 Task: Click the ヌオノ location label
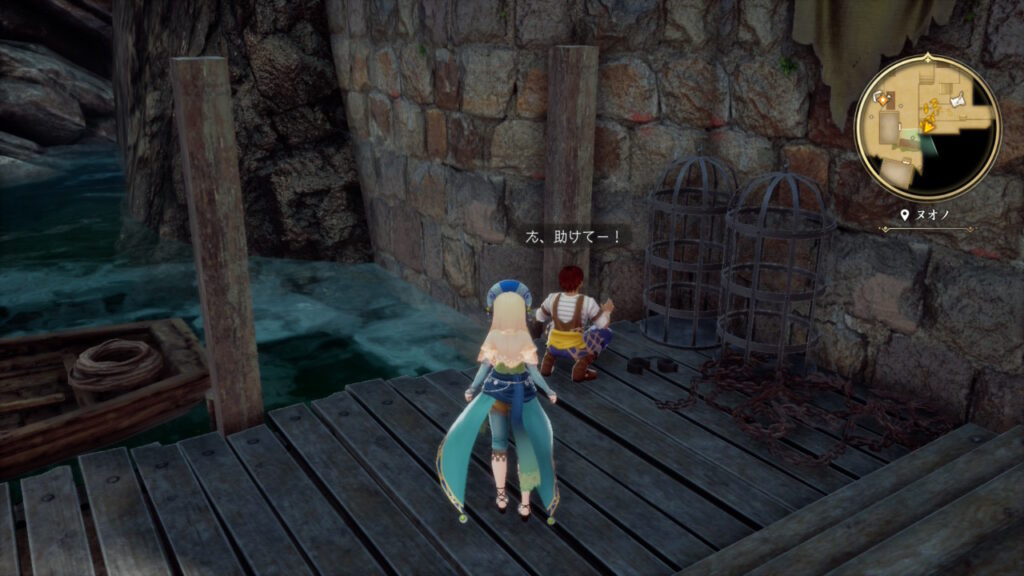point(928,214)
